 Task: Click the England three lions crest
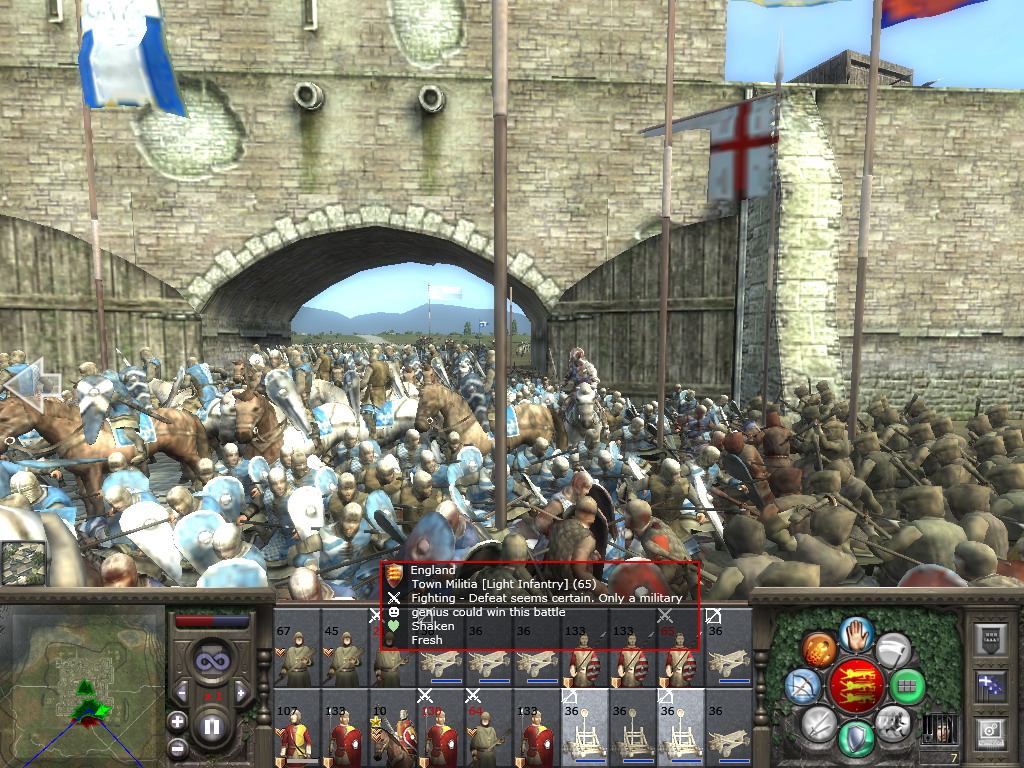856,685
